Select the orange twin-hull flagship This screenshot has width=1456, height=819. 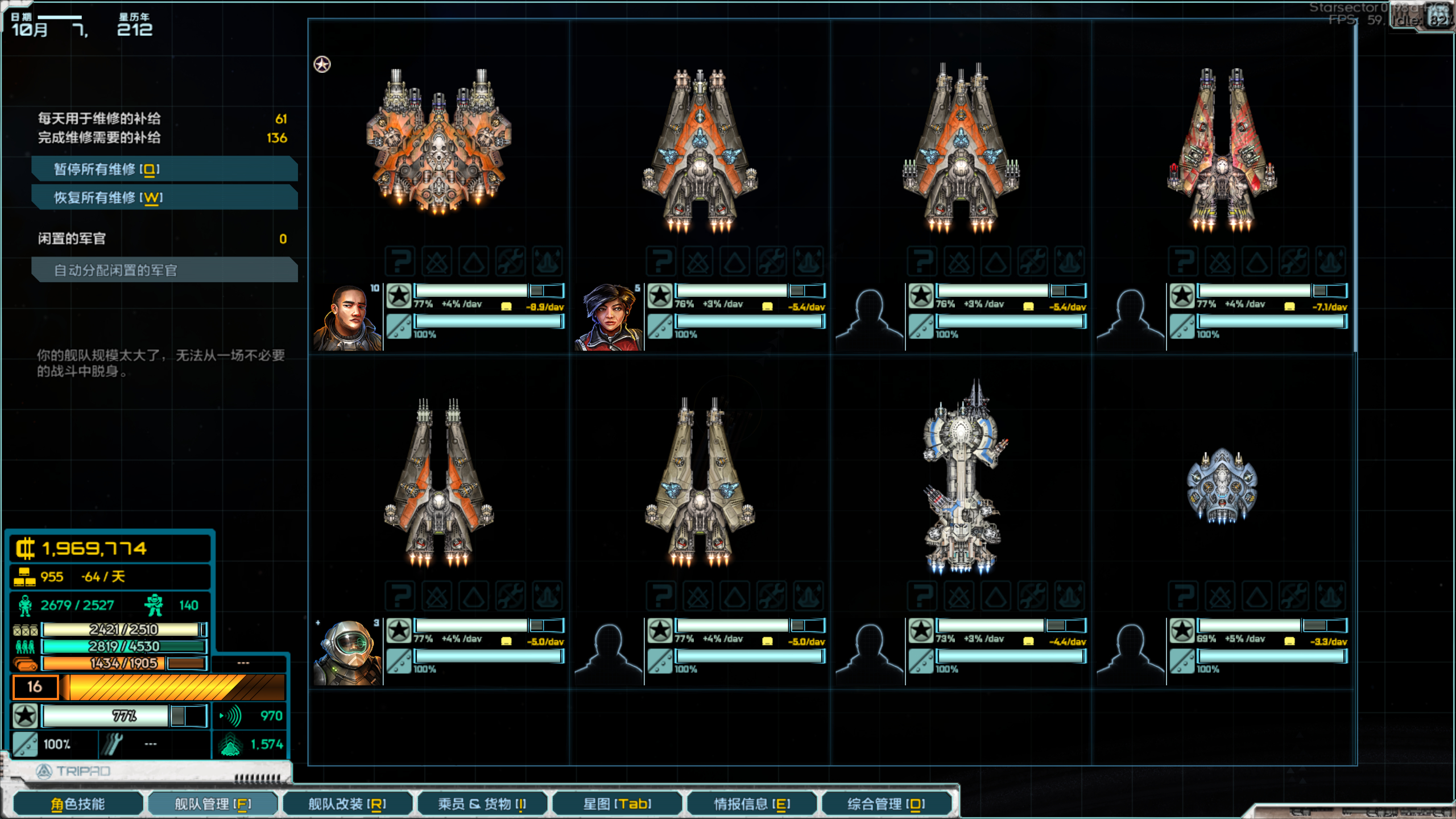coord(439,142)
